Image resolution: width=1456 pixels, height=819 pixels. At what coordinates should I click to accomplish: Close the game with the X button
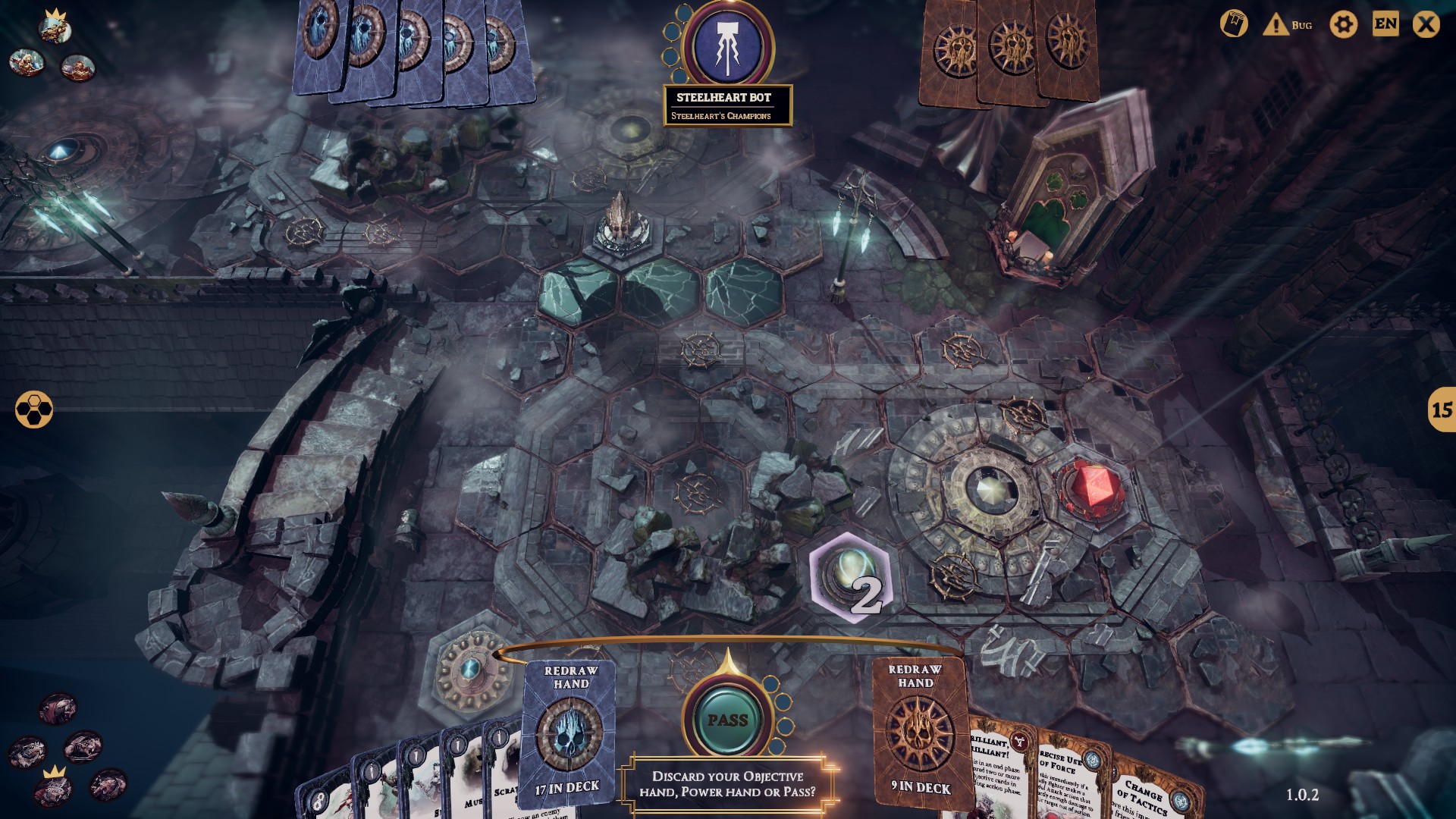[1426, 24]
